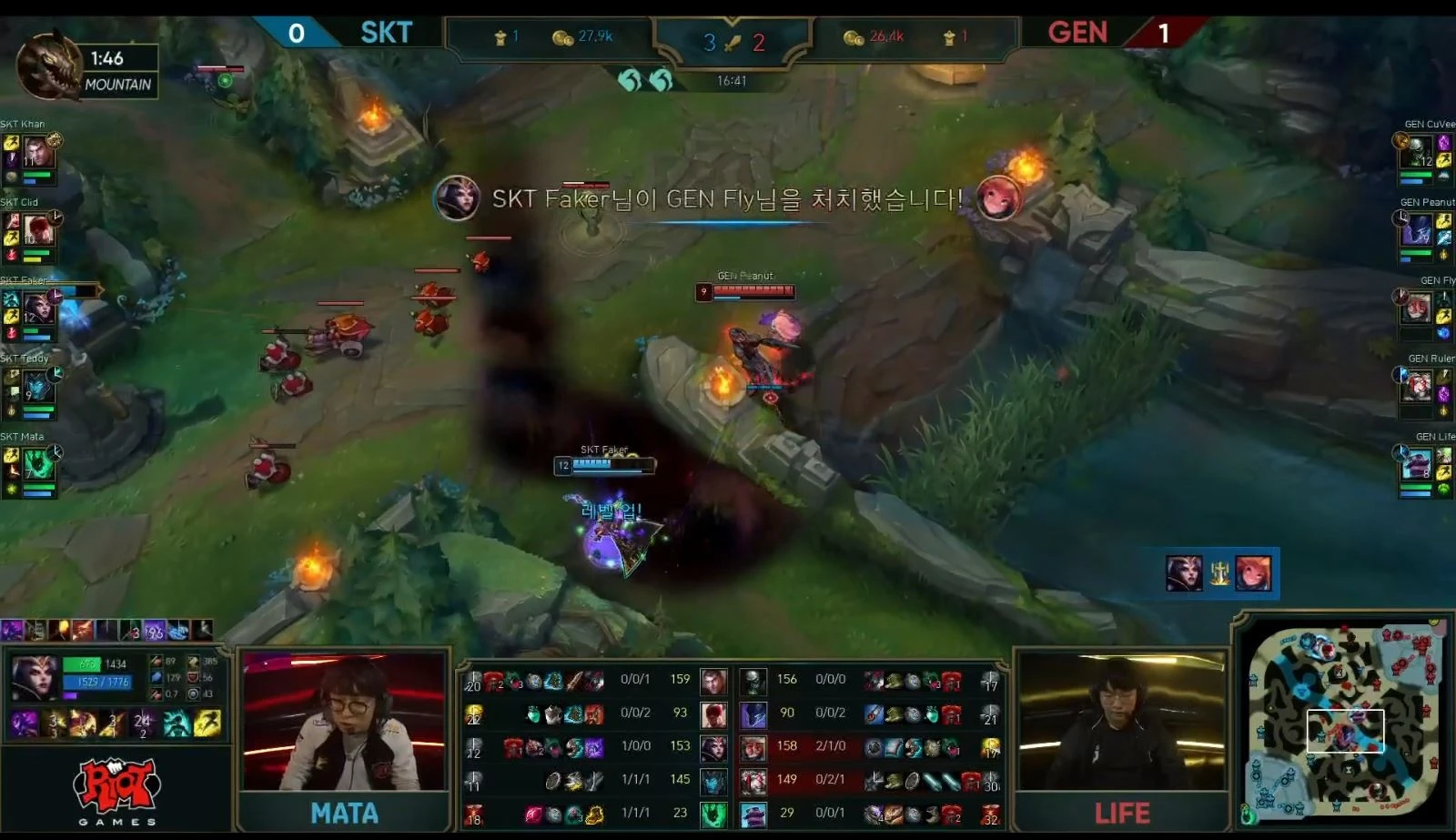This screenshot has height=840, width=1456.
Task: Toggle GEN Peanut's cooldown clock indicator
Action: 1402,217
